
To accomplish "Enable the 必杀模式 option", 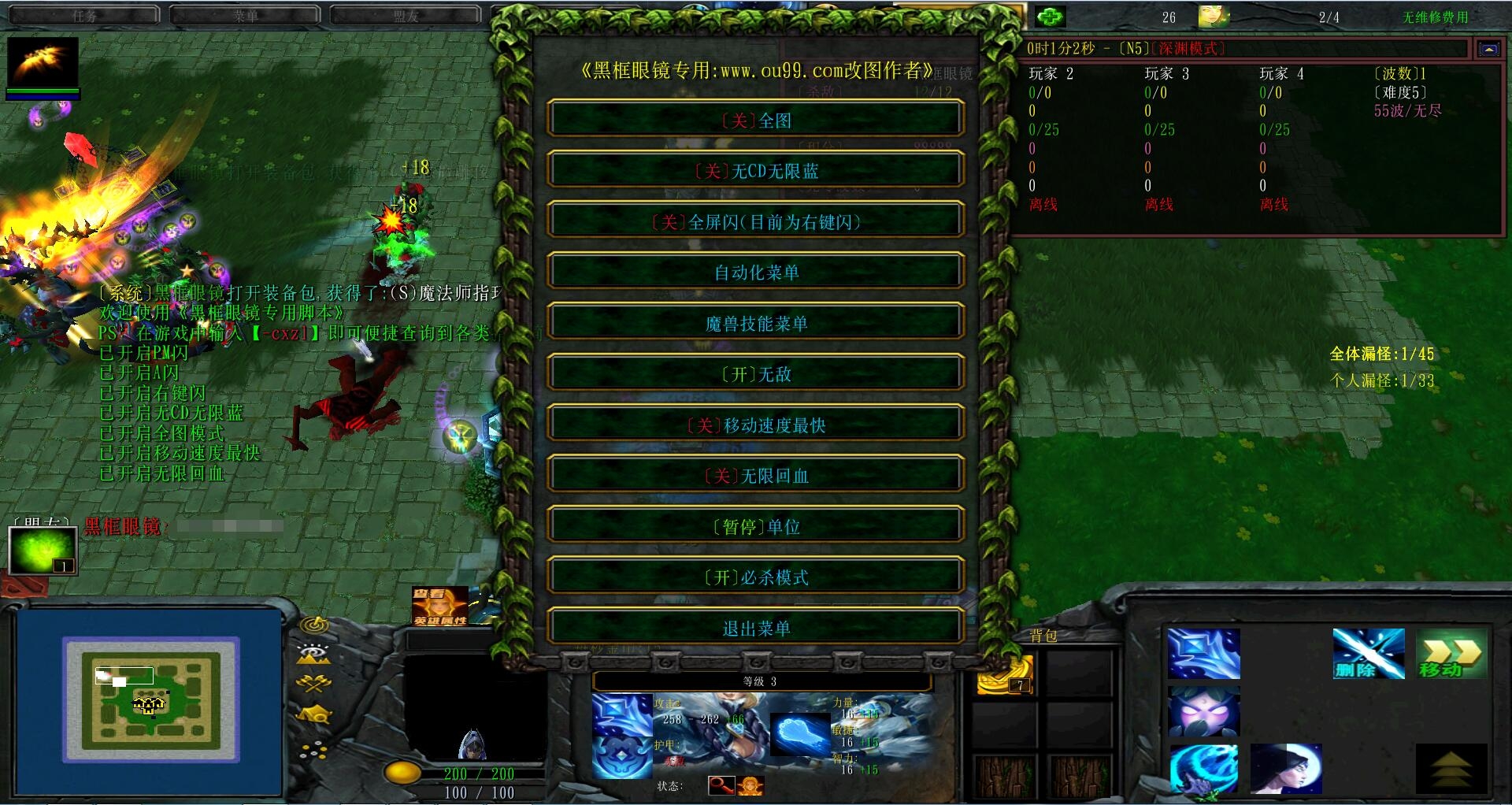I will point(756,577).
